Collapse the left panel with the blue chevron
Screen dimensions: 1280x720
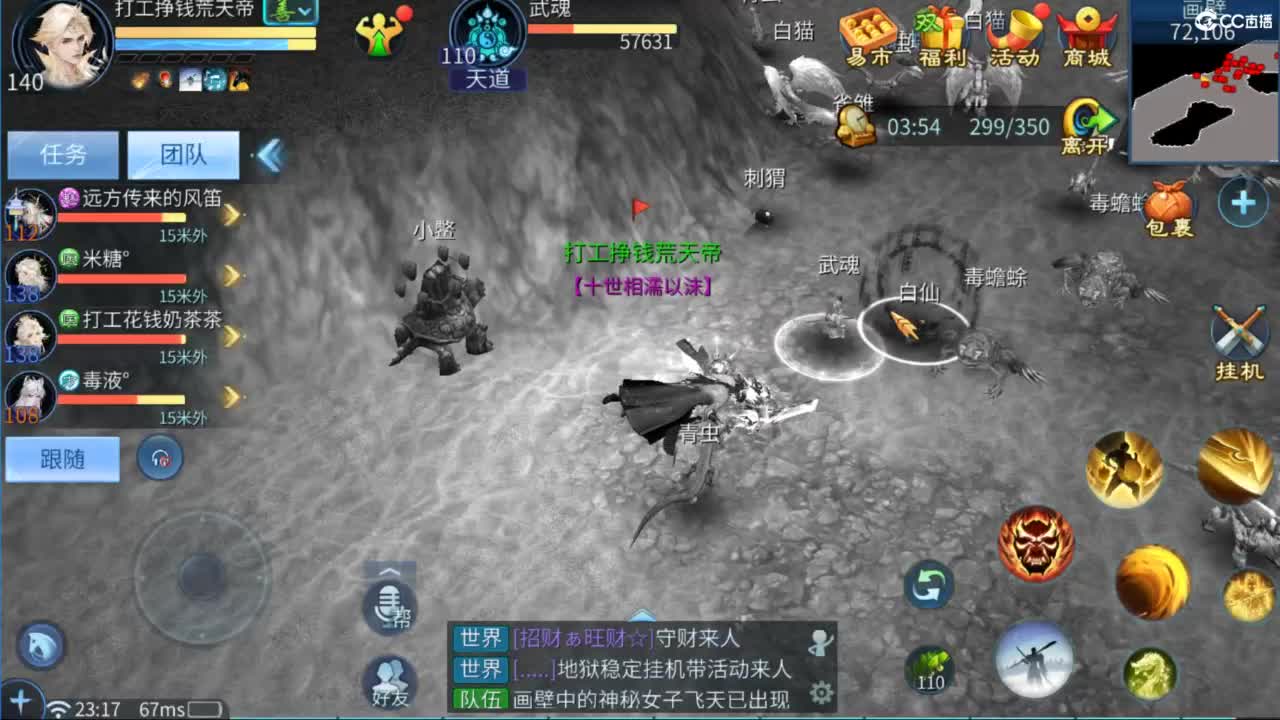point(268,156)
